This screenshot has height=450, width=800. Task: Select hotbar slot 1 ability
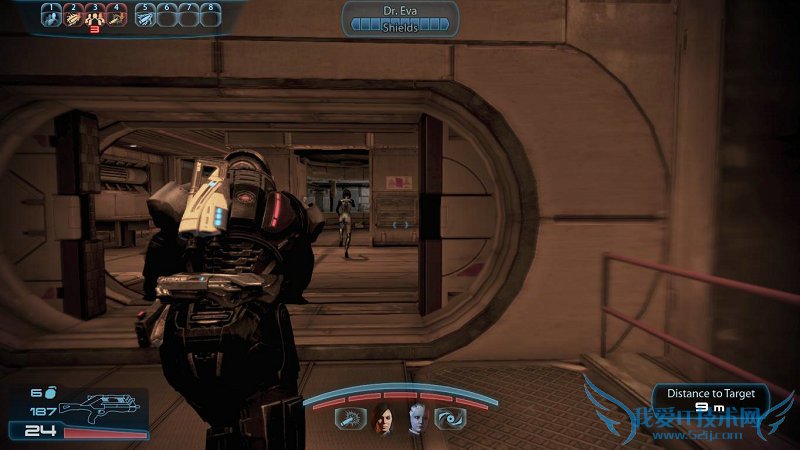click(x=50, y=16)
